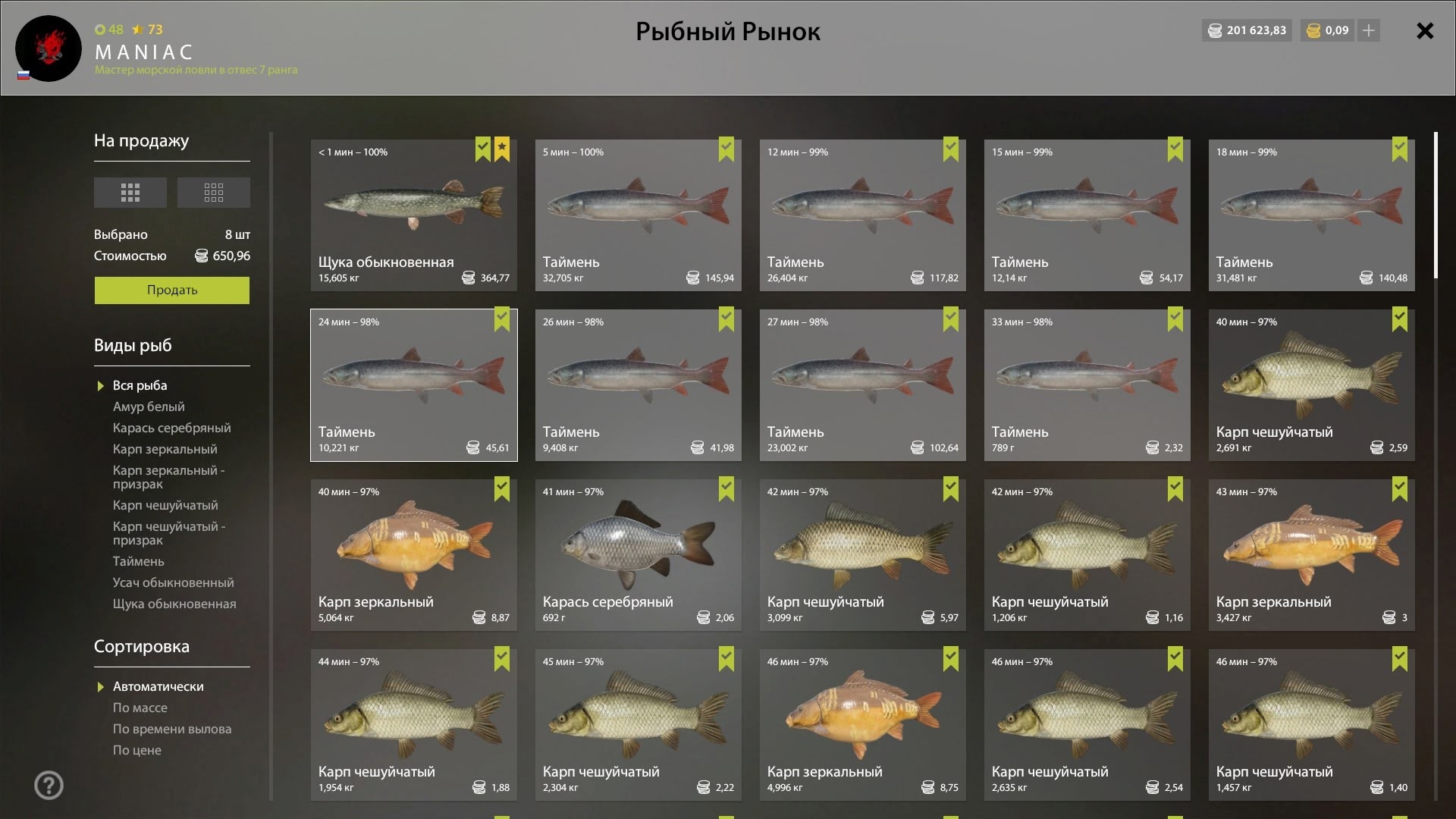Sort fish По цене

click(x=136, y=750)
